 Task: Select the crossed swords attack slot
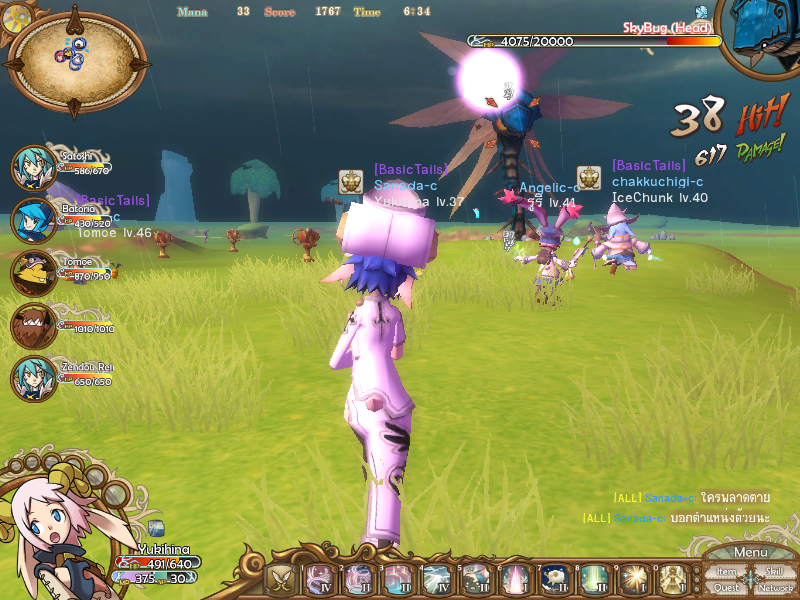click(x=279, y=580)
